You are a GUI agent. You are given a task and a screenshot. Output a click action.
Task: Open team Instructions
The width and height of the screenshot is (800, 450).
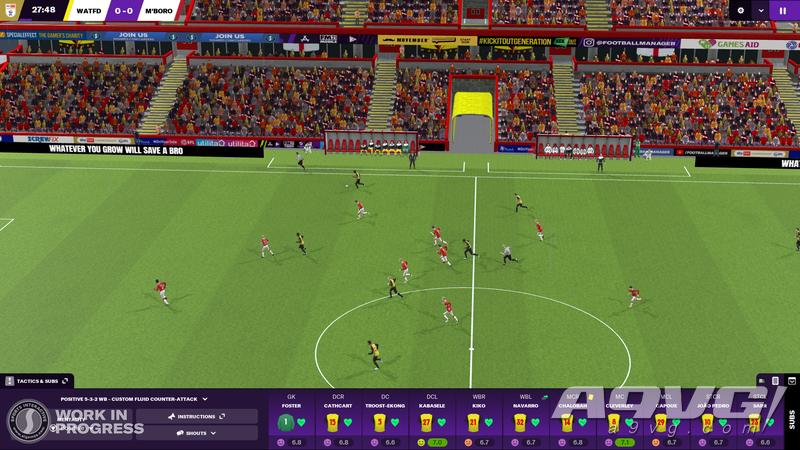[x=196, y=416]
